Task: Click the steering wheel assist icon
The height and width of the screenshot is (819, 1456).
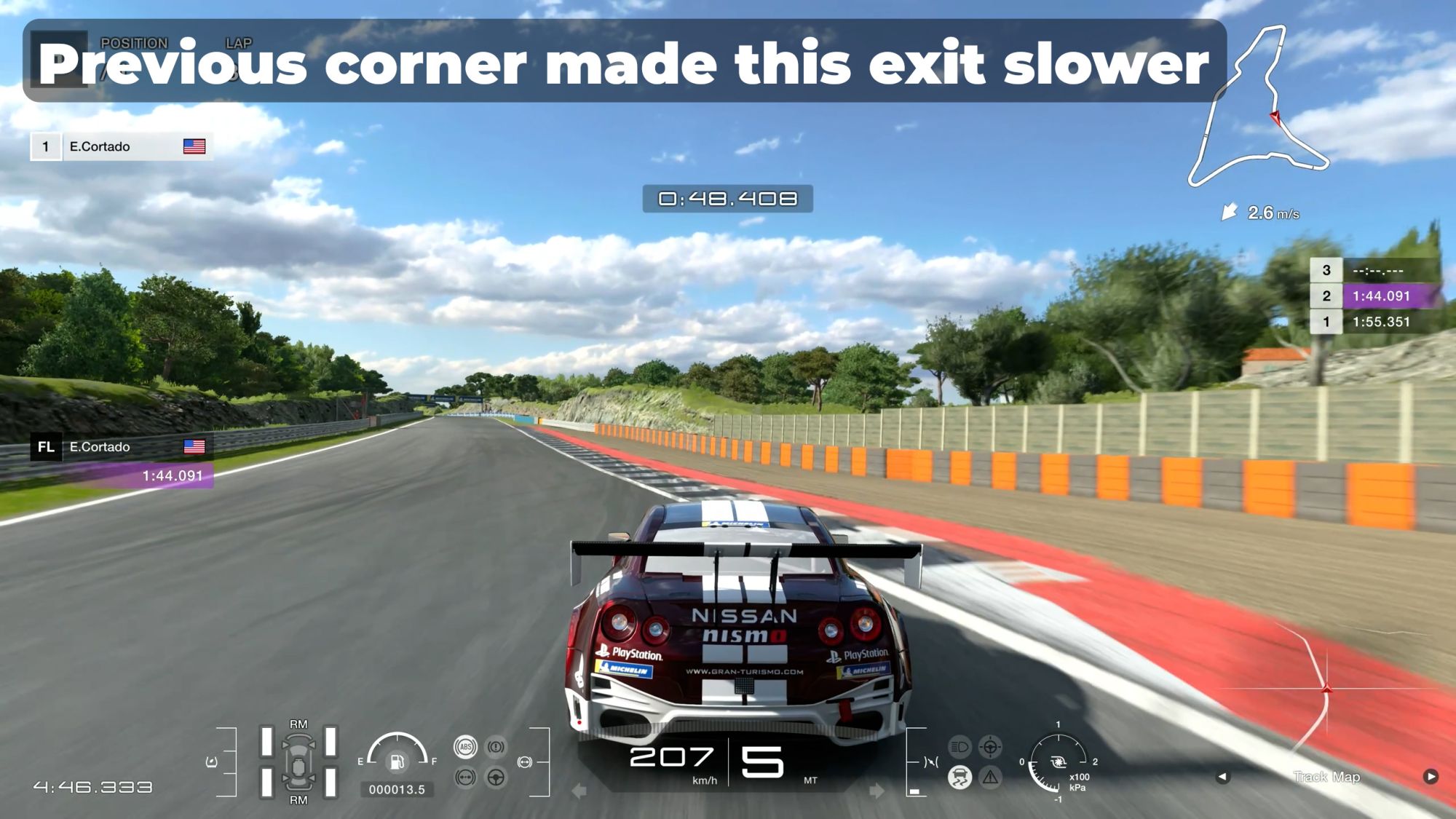Action: (x=496, y=778)
